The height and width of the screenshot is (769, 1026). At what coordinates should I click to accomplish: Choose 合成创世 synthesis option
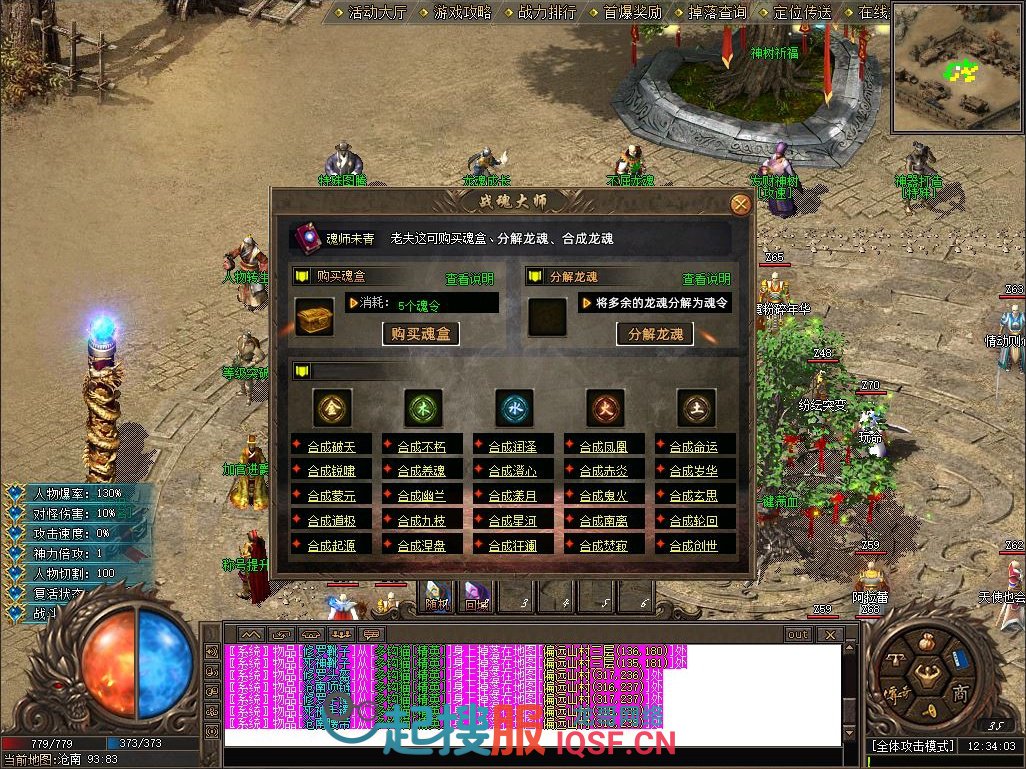694,546
